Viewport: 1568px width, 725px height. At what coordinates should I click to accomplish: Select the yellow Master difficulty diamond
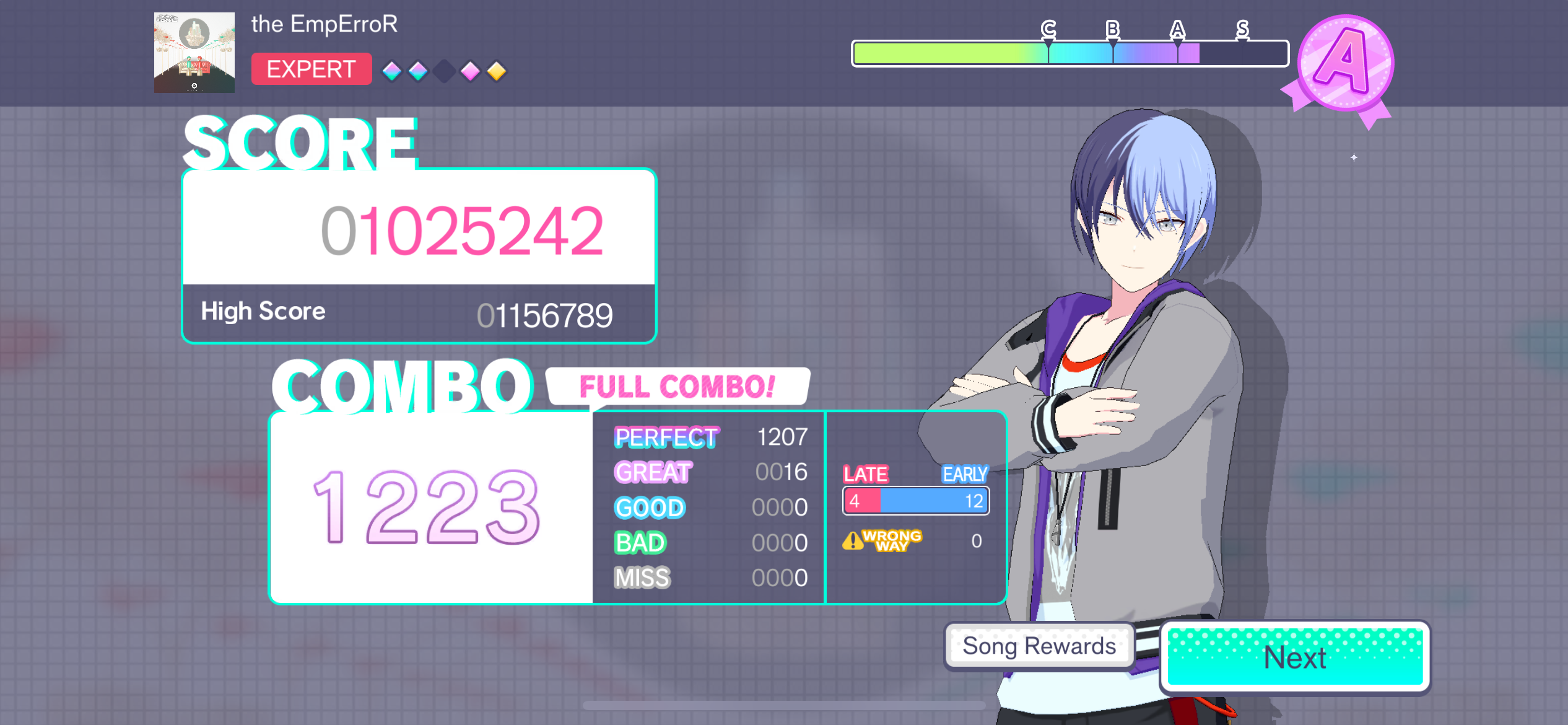[496, 72]
